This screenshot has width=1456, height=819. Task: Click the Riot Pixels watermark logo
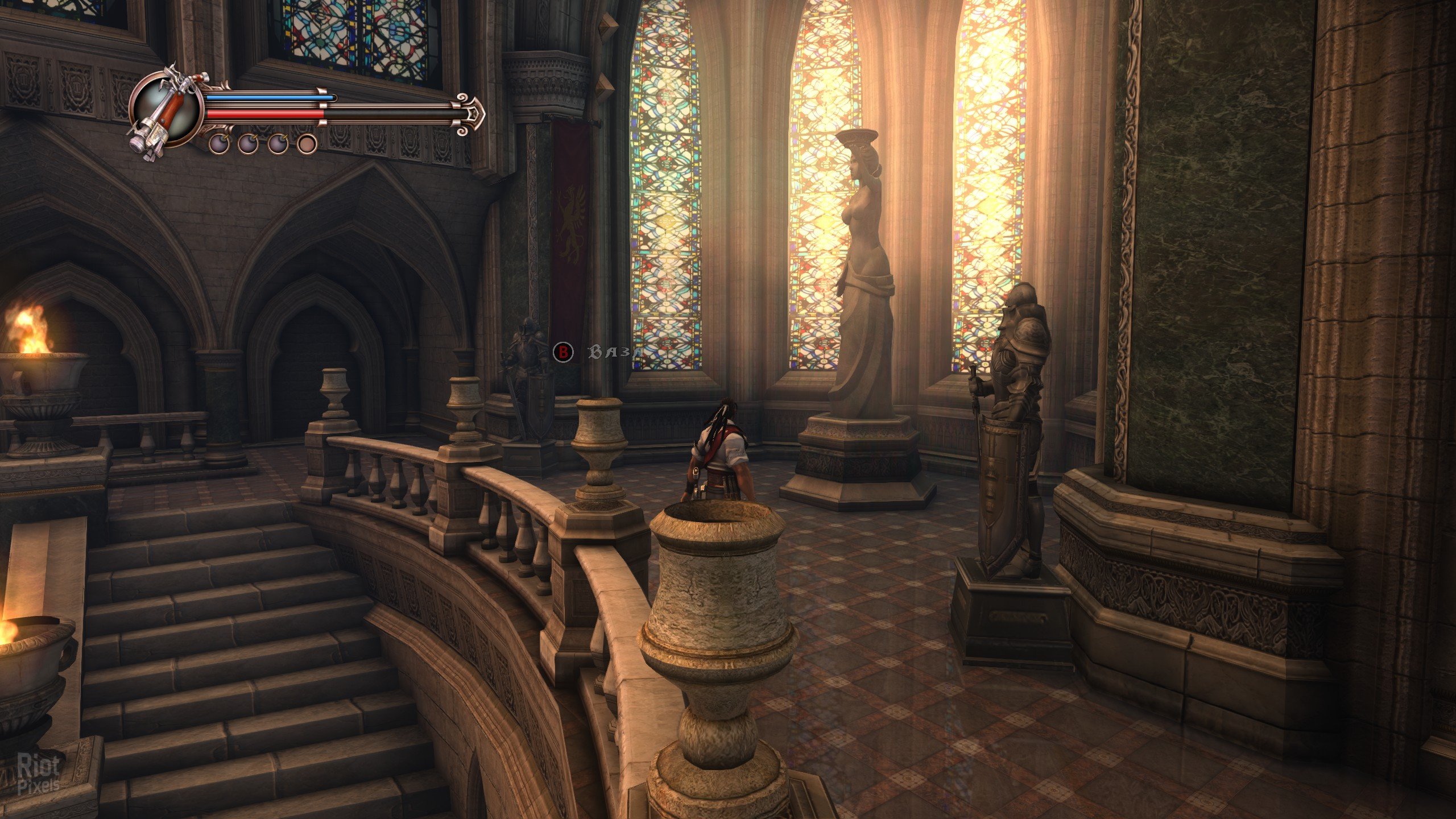point(39,775)
